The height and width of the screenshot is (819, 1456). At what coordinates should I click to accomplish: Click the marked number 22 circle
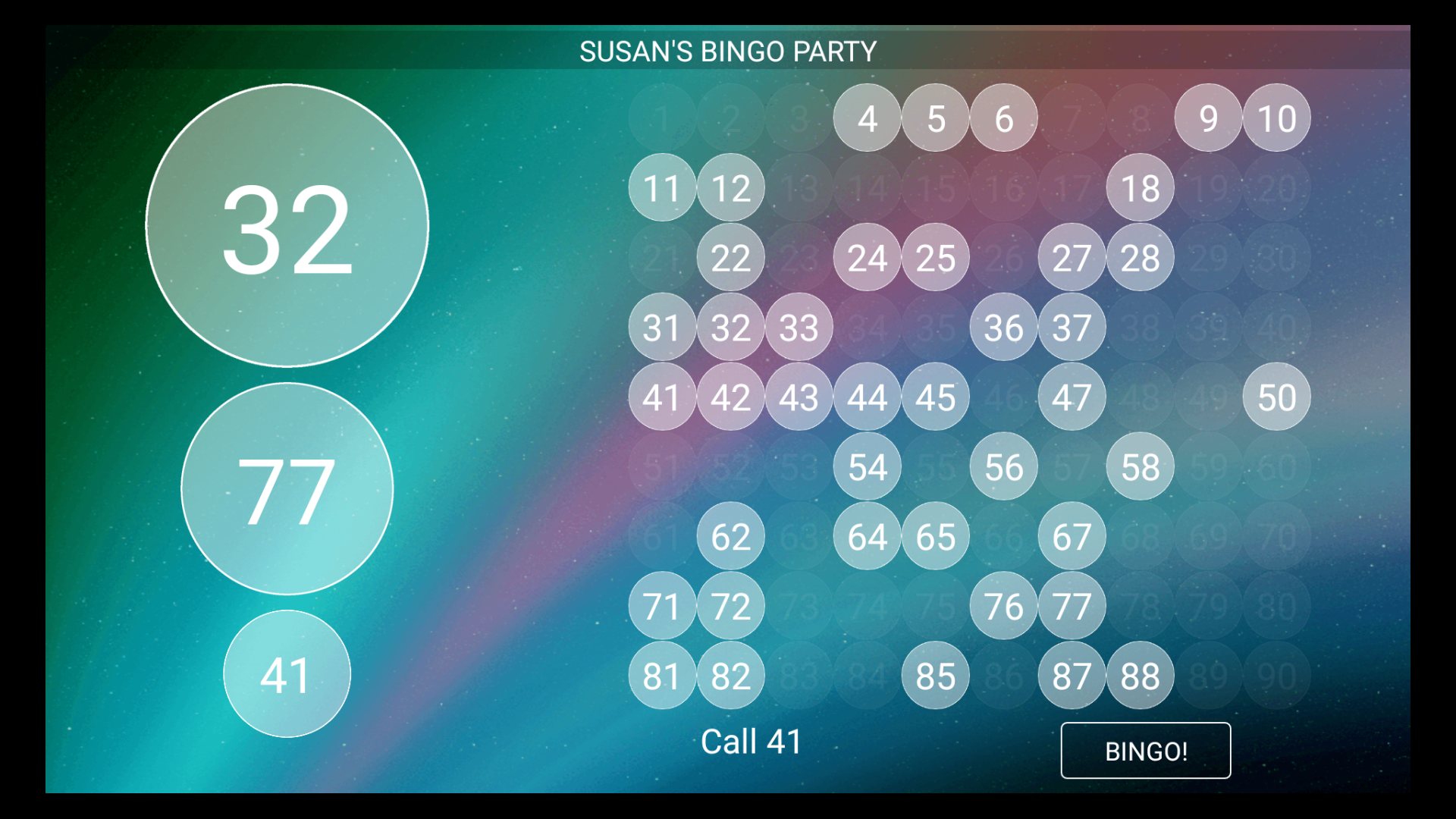[730, 258]
